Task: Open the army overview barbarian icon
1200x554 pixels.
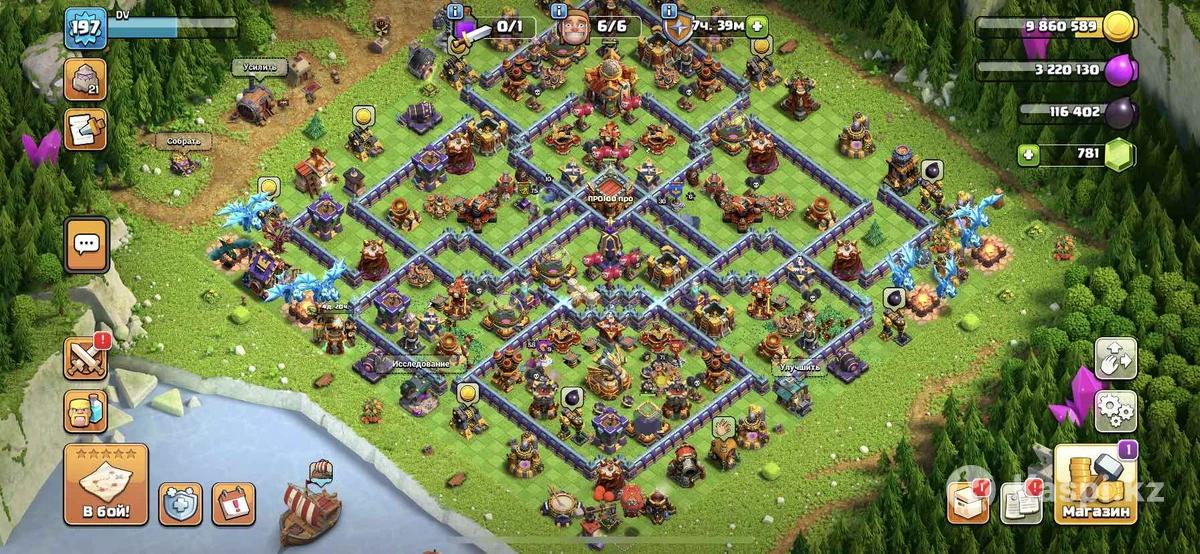Action: pos(86,410)
